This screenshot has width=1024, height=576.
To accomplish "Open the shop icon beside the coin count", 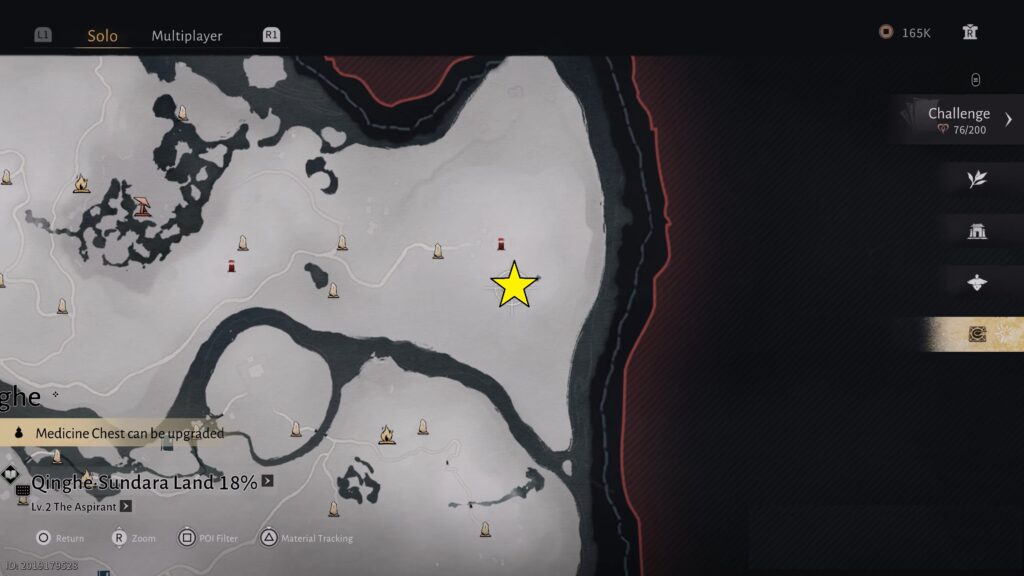I will click(969, 32).
